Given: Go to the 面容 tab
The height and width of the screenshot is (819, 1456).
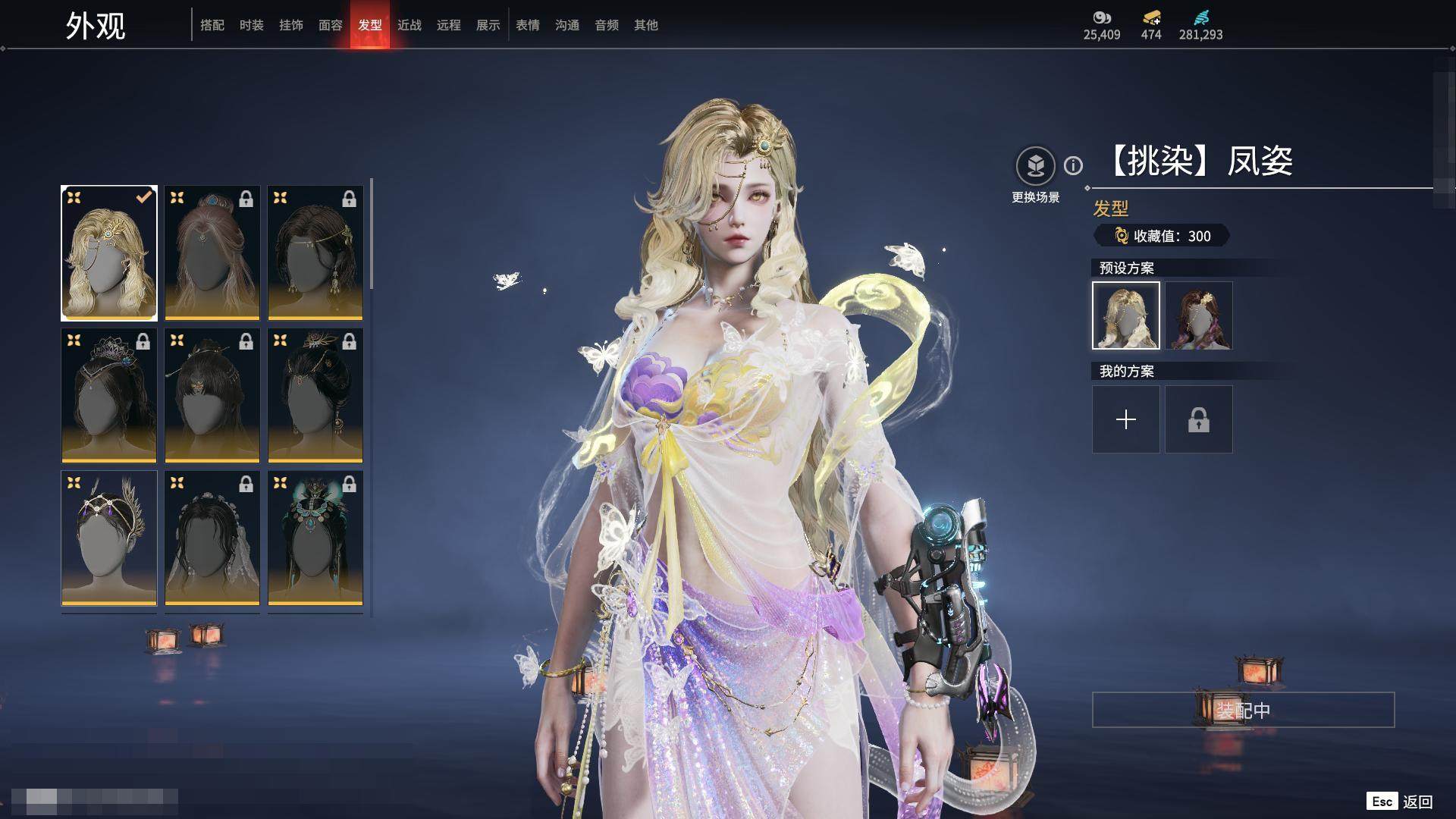Looking at the screenshot, I should coord(331,25).
